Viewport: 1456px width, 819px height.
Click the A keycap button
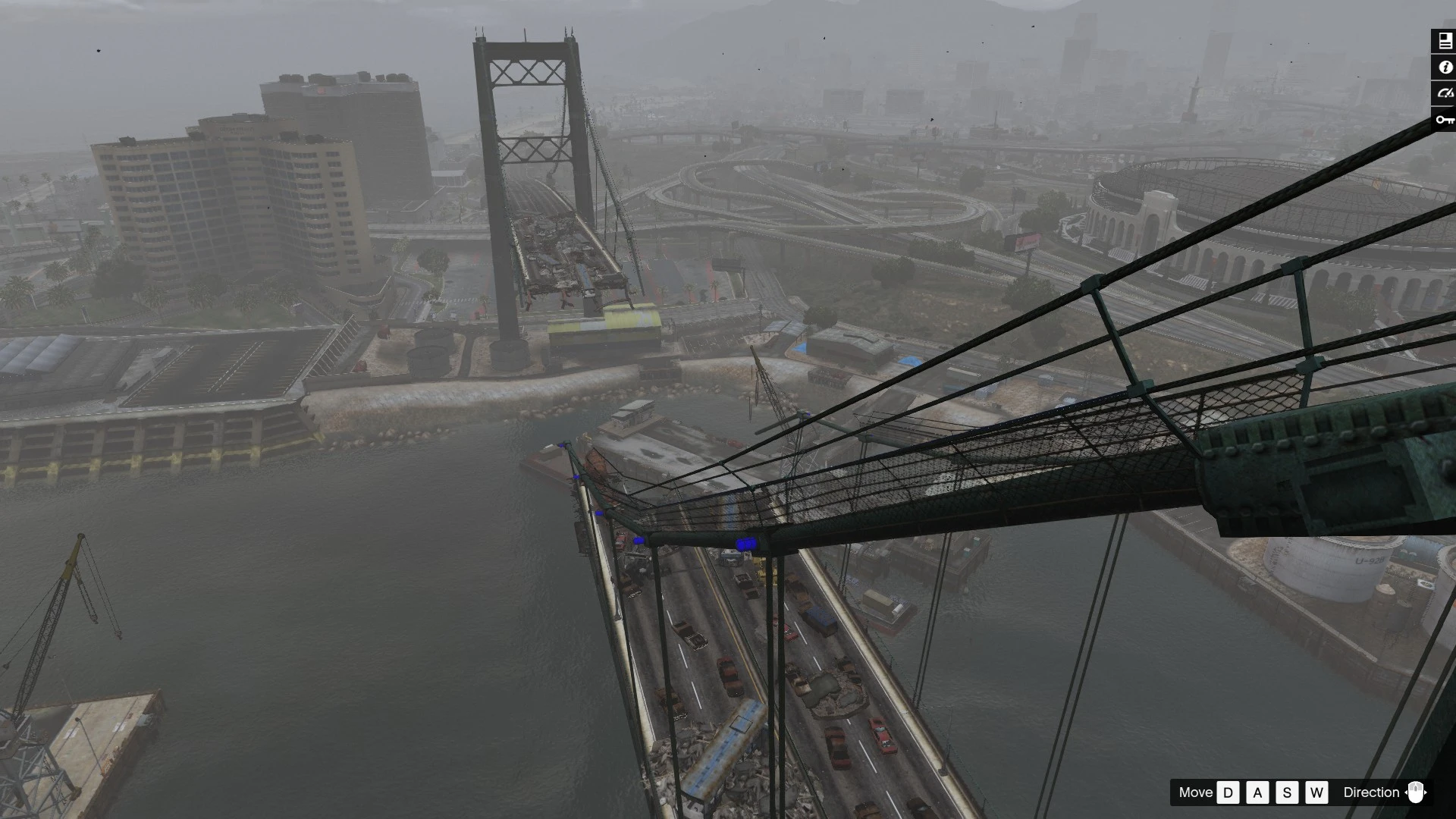[1257, 792]
